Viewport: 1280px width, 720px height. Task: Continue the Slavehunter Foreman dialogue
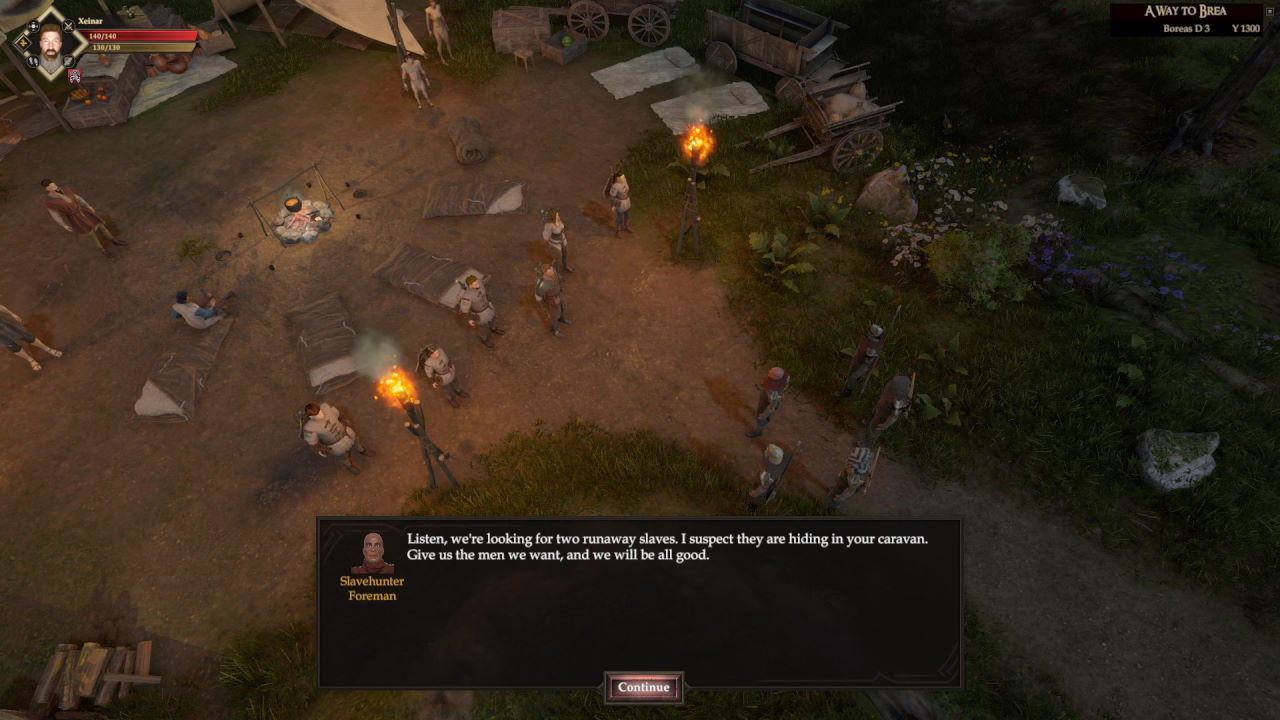644,687
